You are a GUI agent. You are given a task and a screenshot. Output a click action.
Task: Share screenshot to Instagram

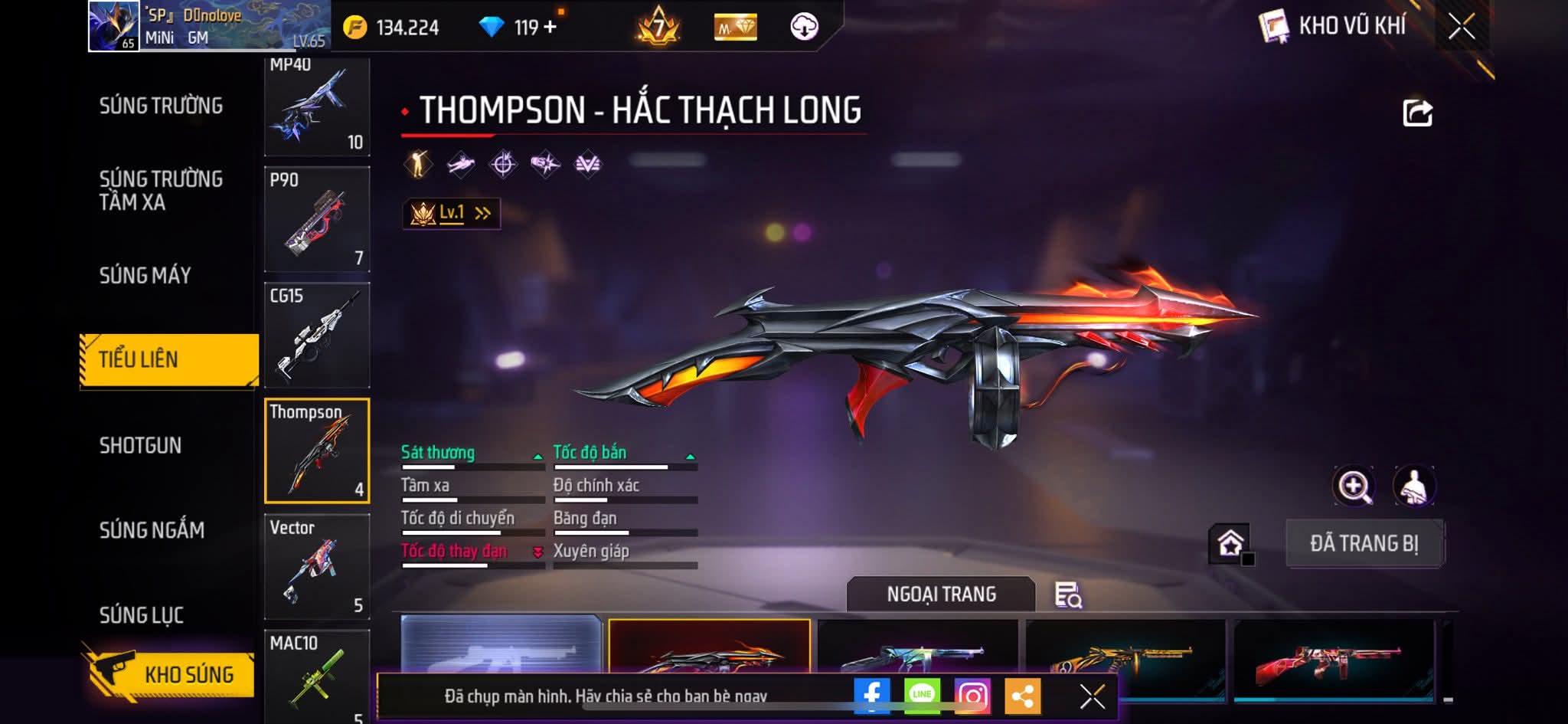[x=972, y=696]
